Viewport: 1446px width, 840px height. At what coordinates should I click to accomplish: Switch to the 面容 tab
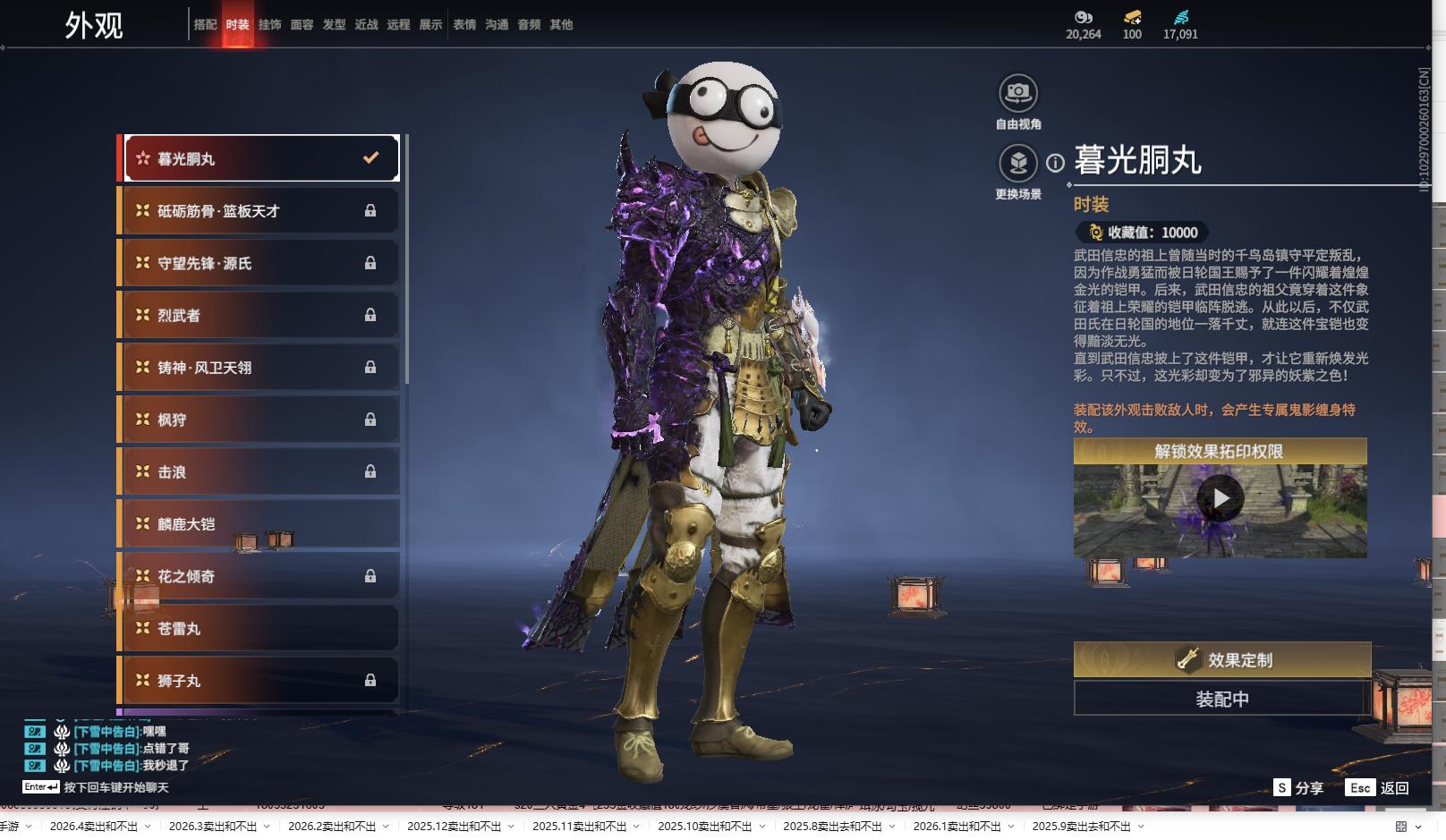pyautogui.click(x=302, y=25)
